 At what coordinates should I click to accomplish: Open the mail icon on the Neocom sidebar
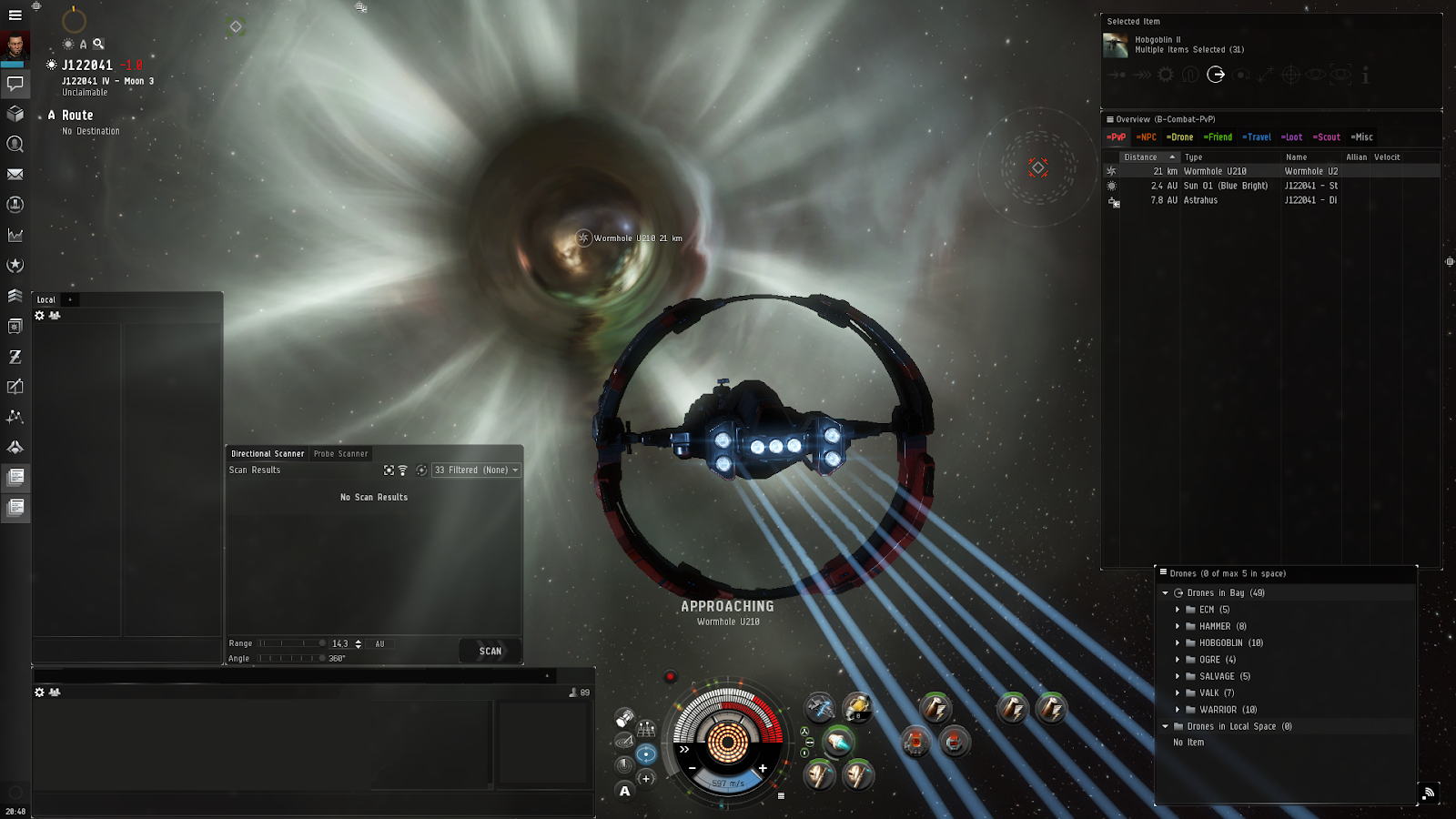15,174
